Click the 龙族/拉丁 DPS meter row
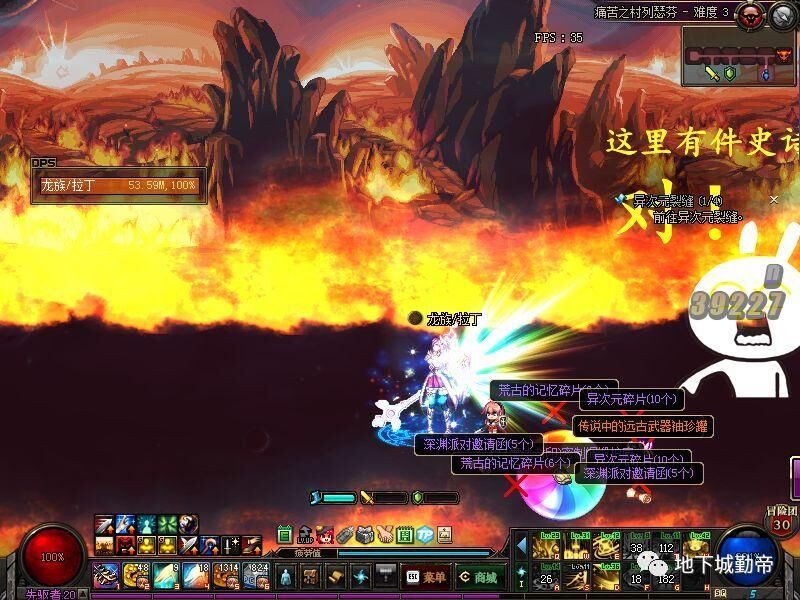 (117, 185)
